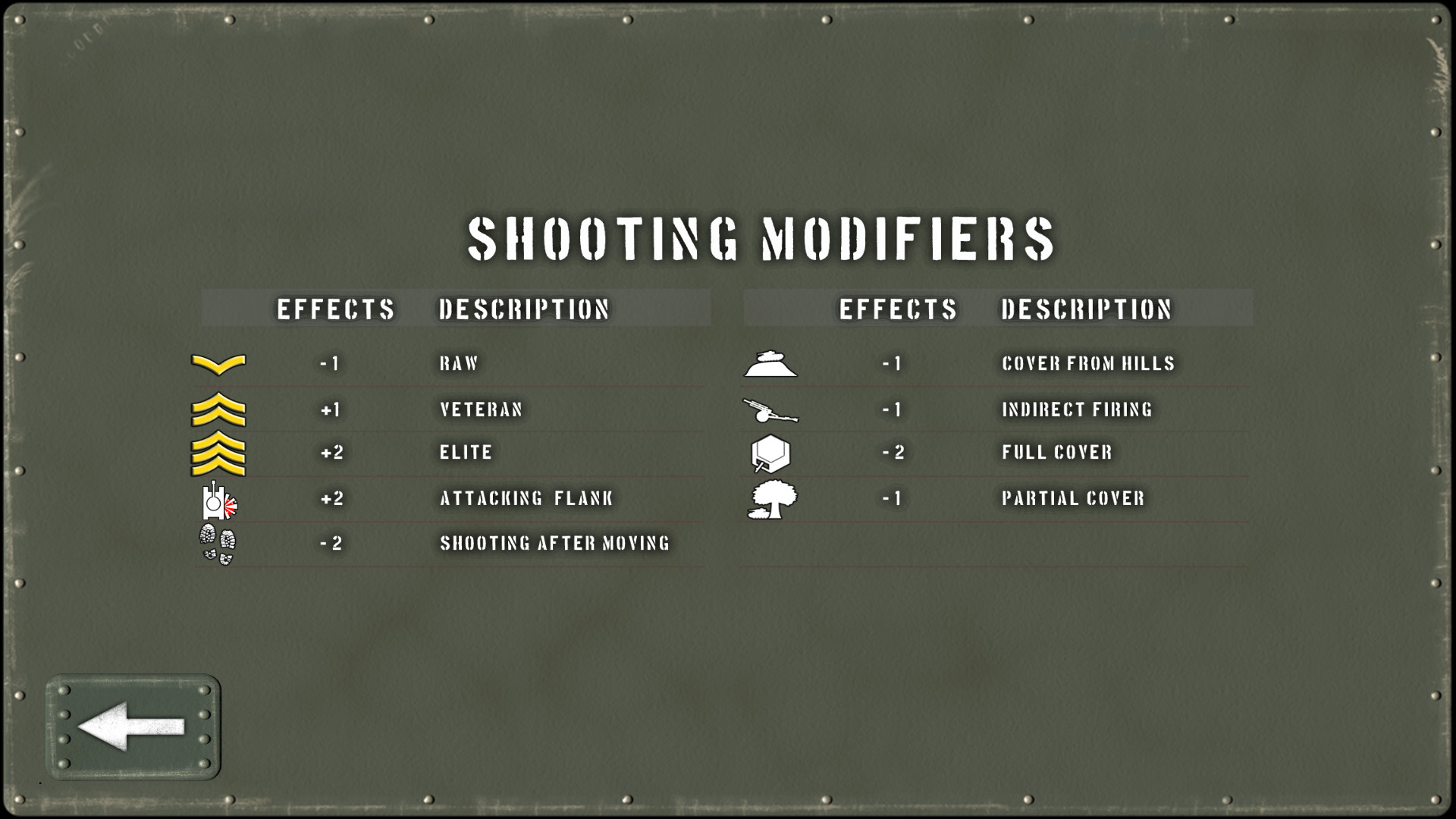Click the Indirect Firing description text
The height and width of the screenshot is (819, 1456).
pos(1077,409)
